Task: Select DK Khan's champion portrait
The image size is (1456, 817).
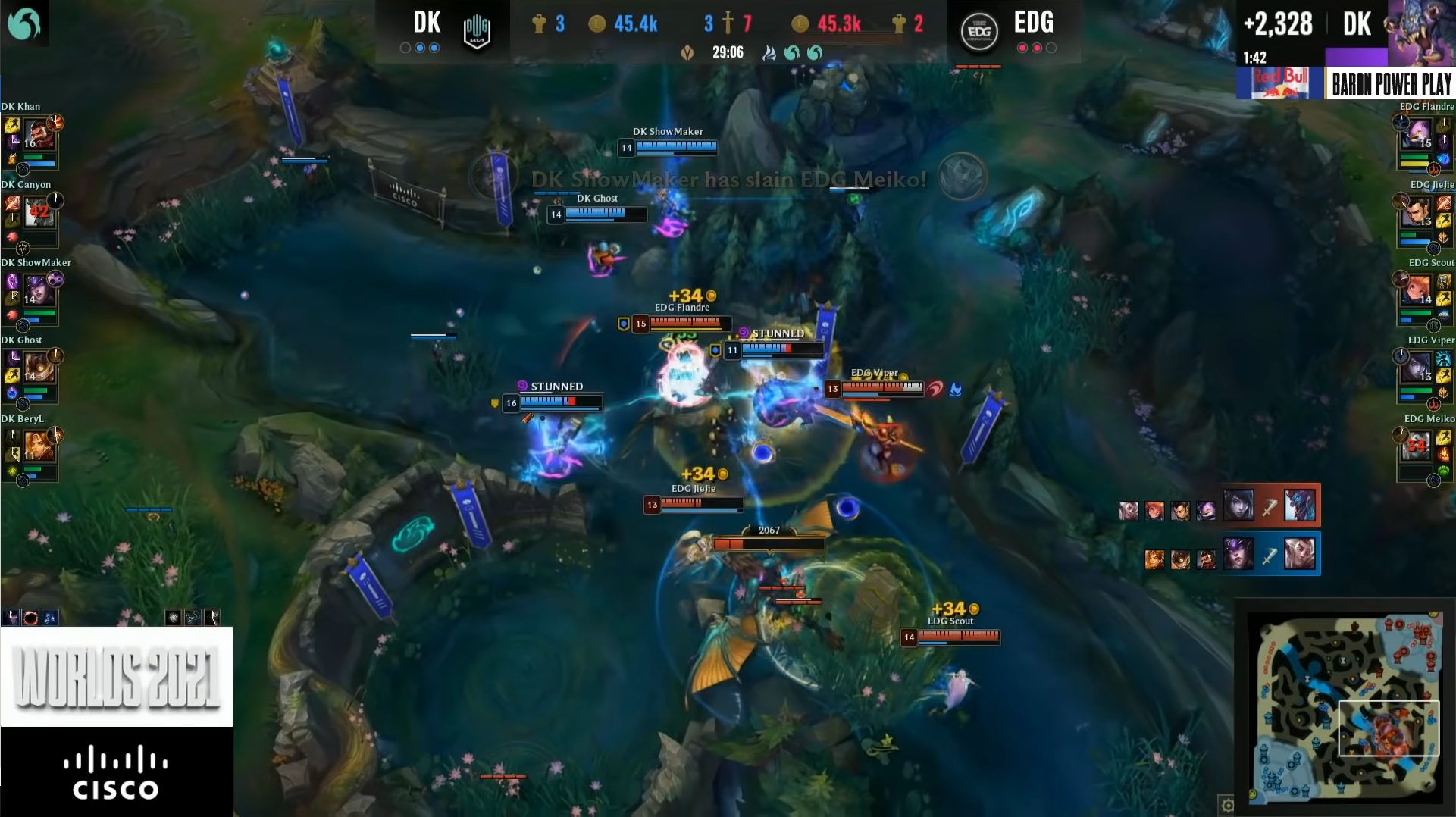Action: pos(36,135)
